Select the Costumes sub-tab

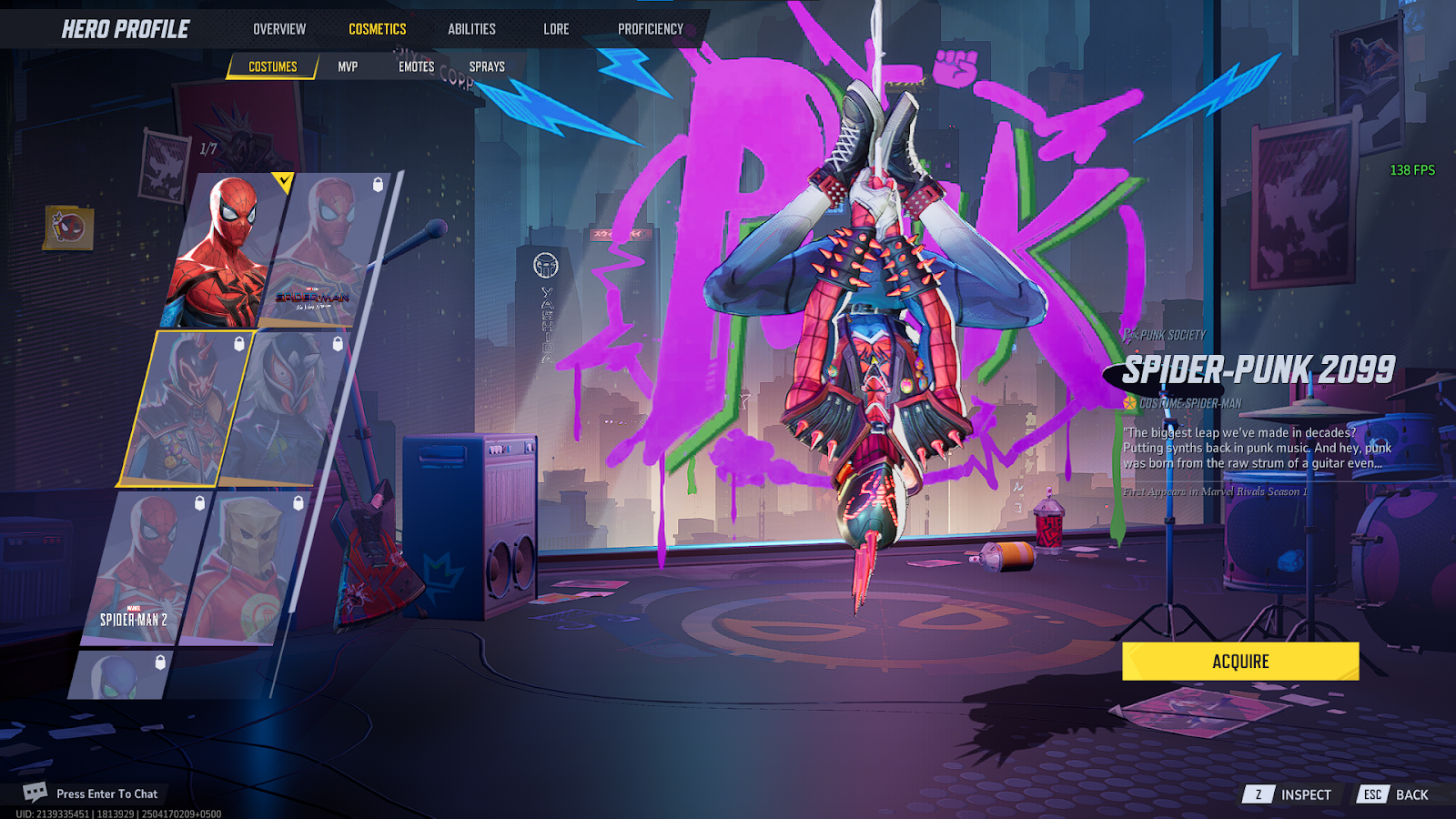(273, 66)
